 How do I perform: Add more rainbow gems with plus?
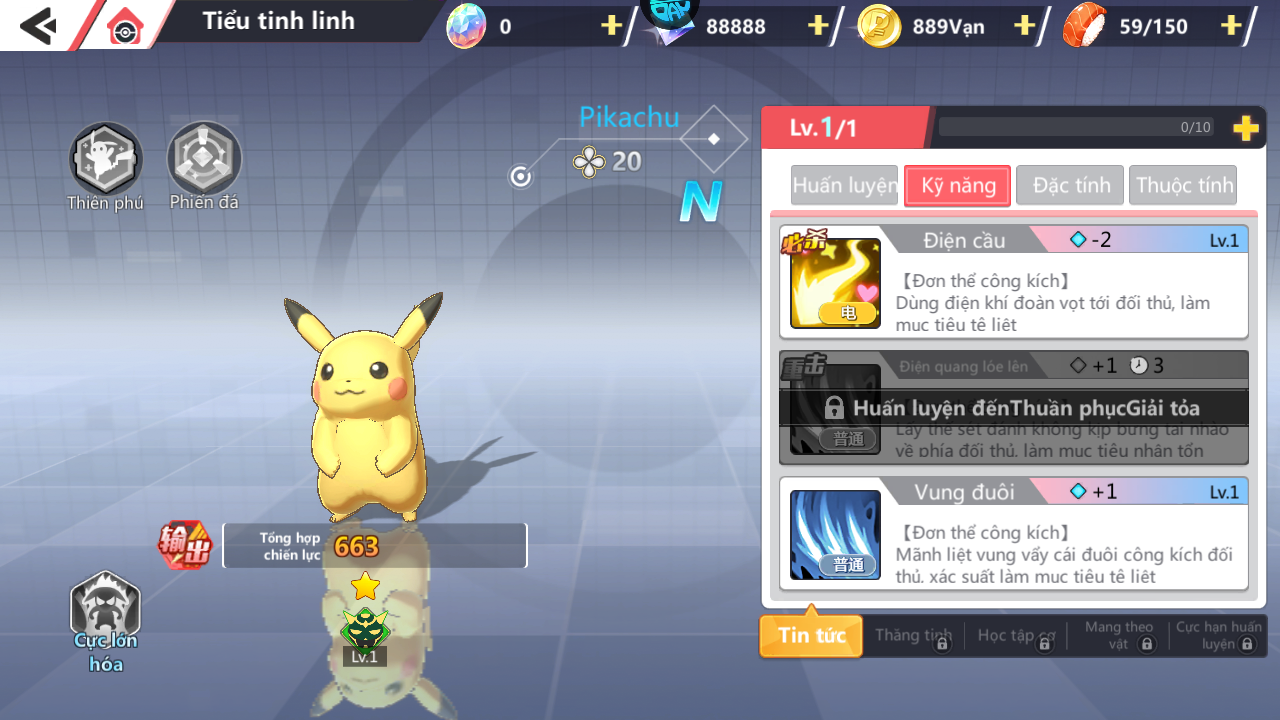[x=612, y=26]
